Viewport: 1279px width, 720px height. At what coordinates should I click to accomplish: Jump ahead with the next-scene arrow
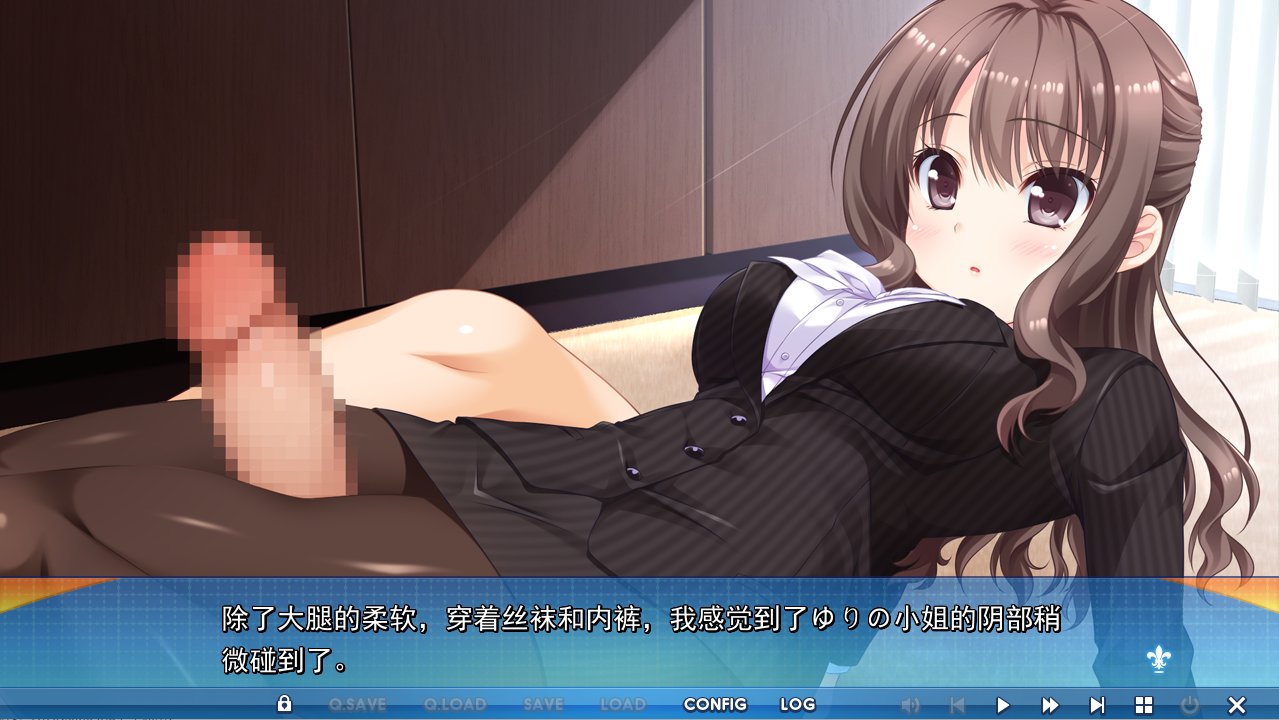[1097, 705]
